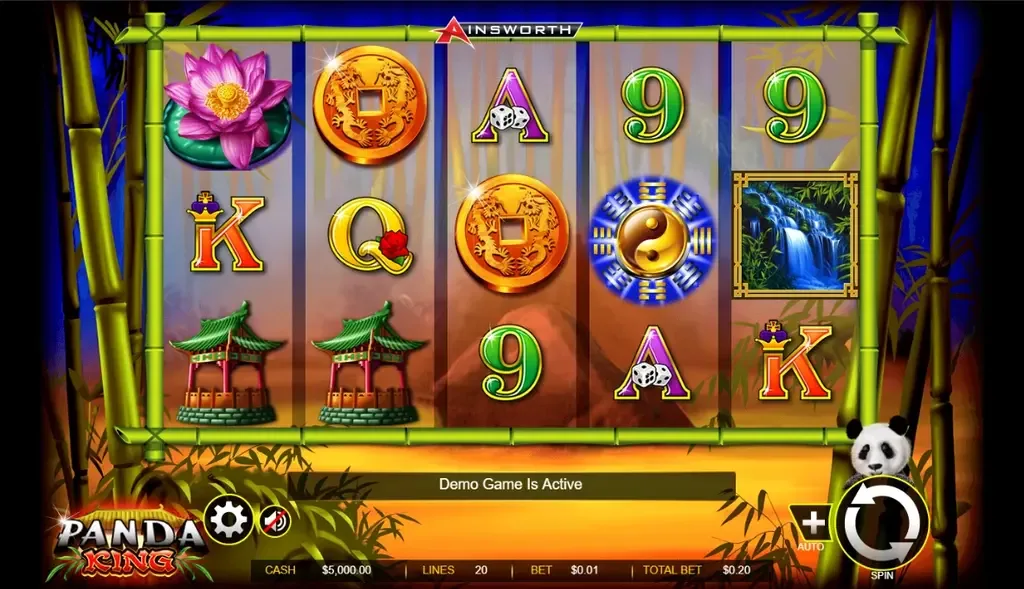Spin the reels with the Spin button
1024x589 pixels.
pyautogui.click(x=883, y=523)
